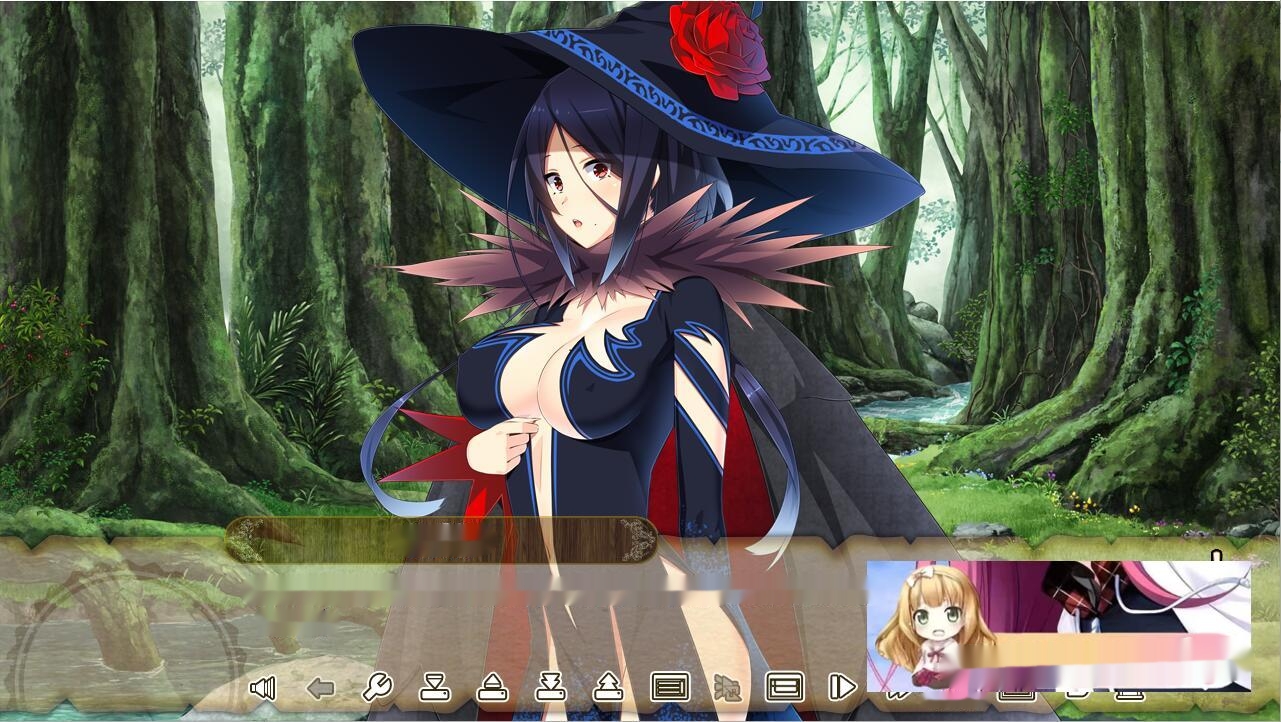Open the load screen via double up-arrow icon
Screen dimensions: 1281x722
coord(608,688)
